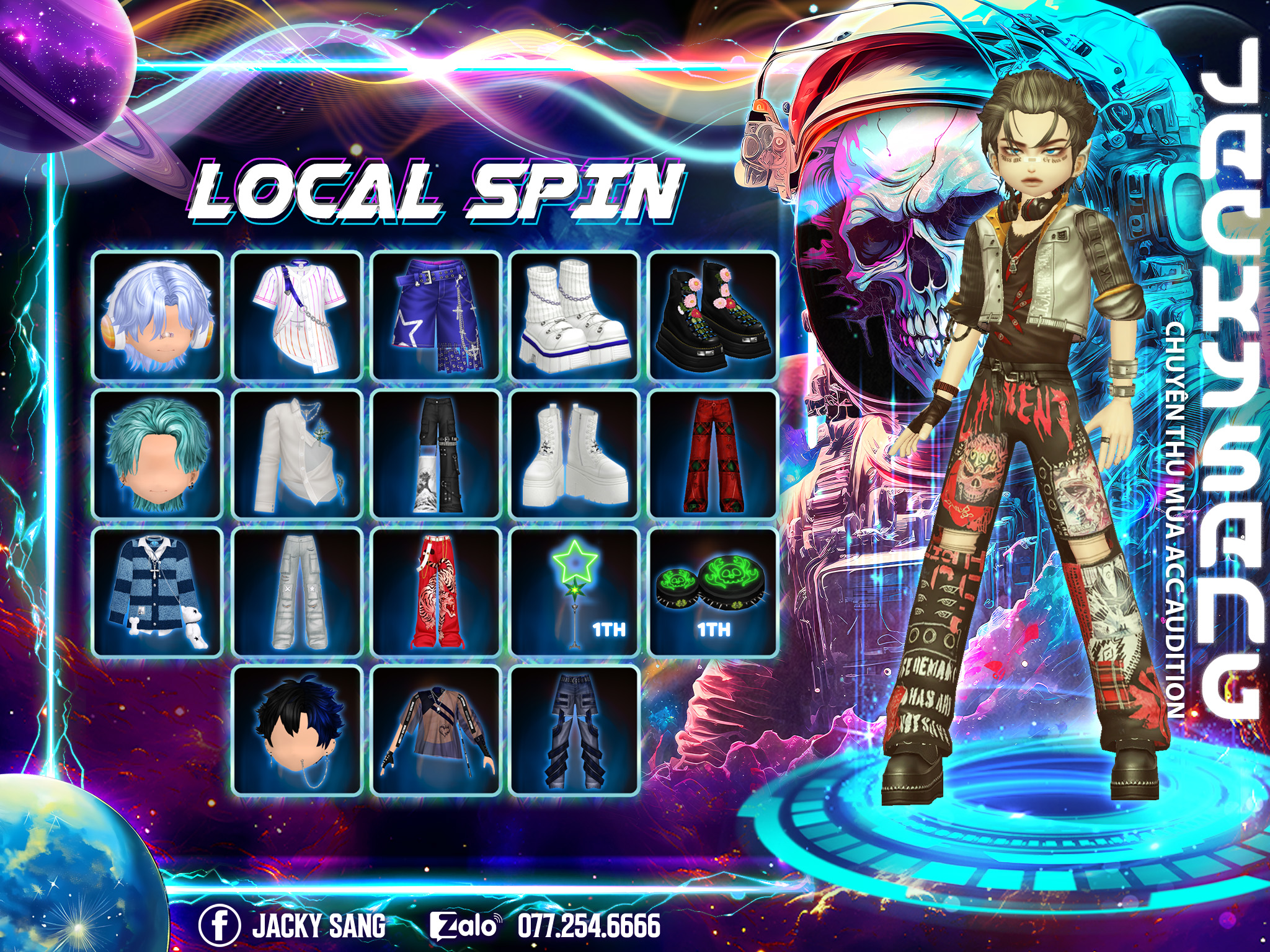Choose the green star wand 1TH item
Screen dimensions: 1270x952
[575, 592]
